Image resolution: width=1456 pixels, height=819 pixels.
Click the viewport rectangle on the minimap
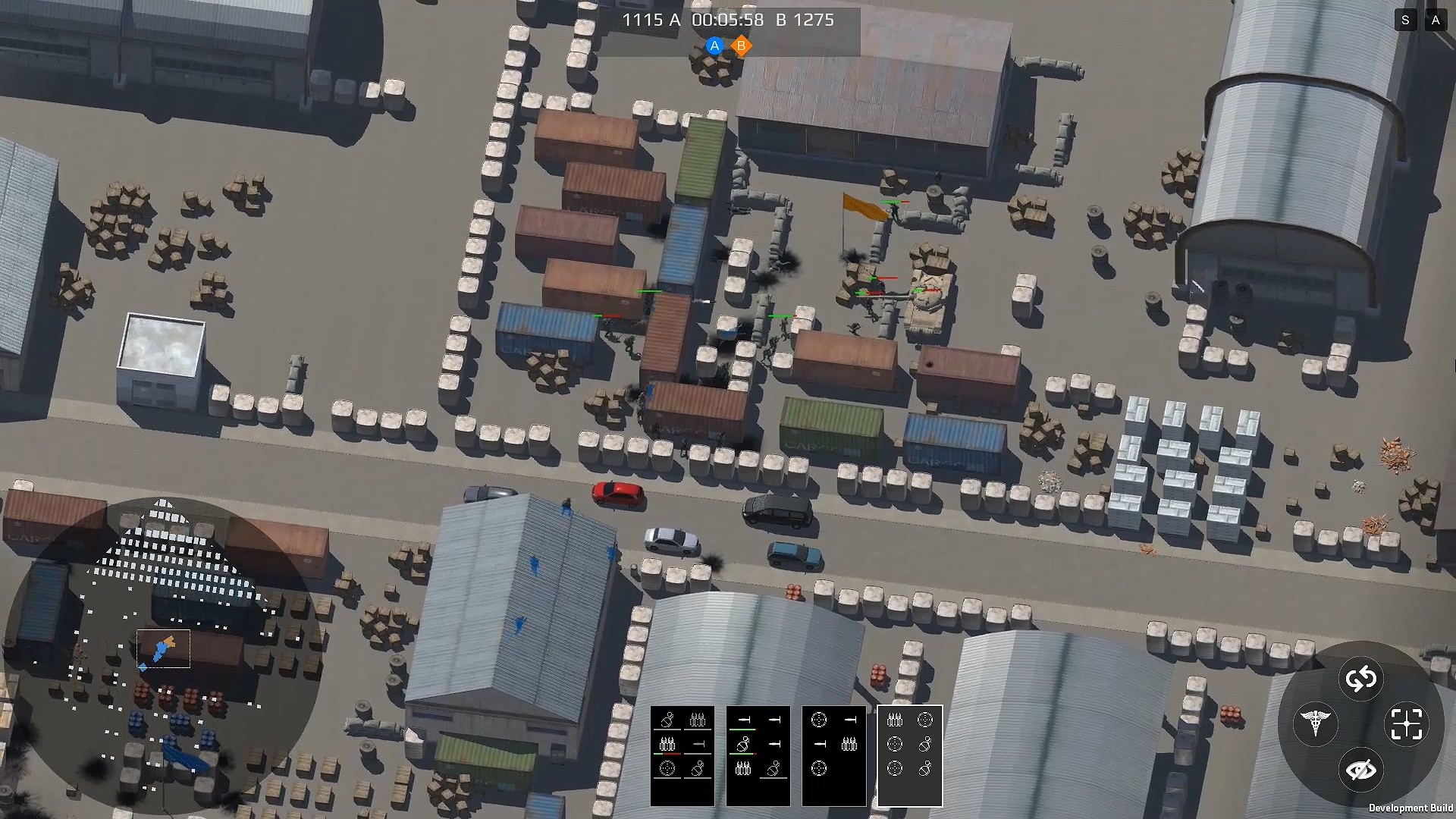pos(162,648)
